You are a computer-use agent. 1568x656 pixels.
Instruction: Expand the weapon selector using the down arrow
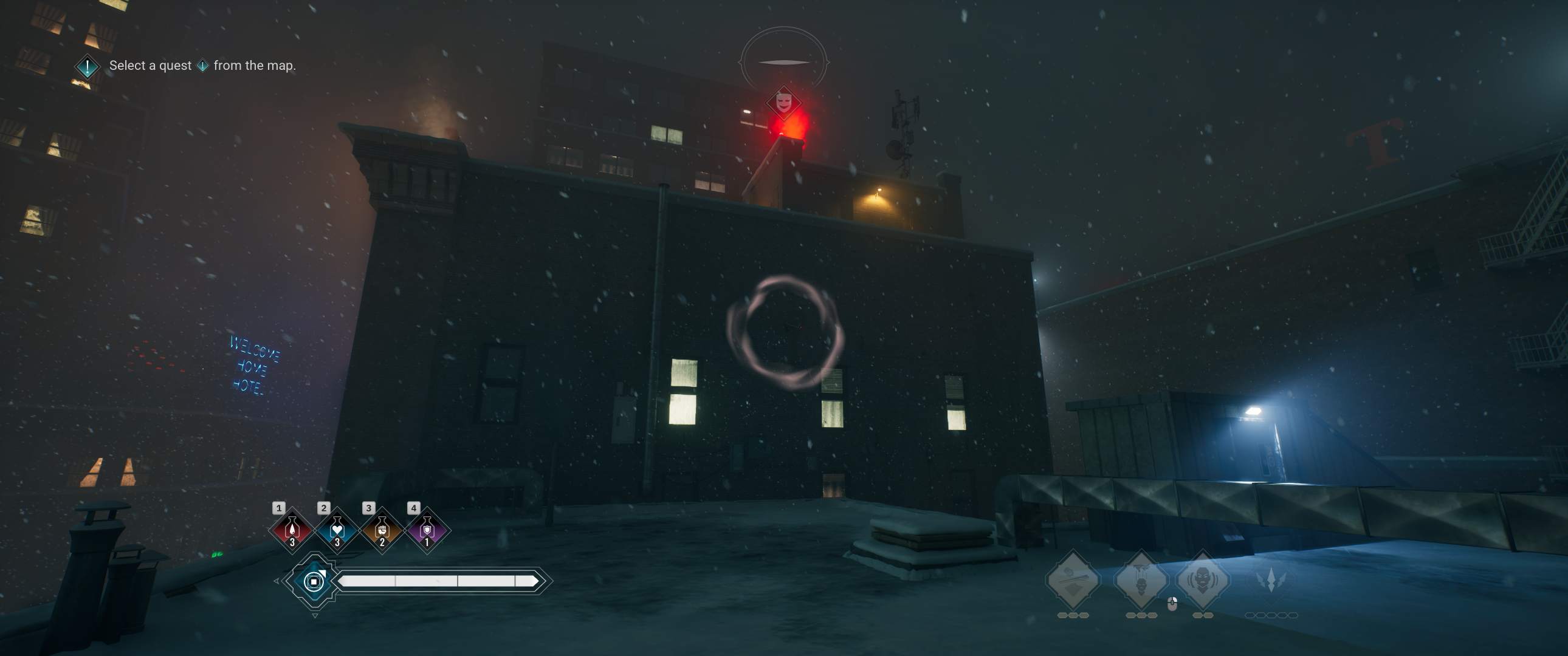coord(316,615)
